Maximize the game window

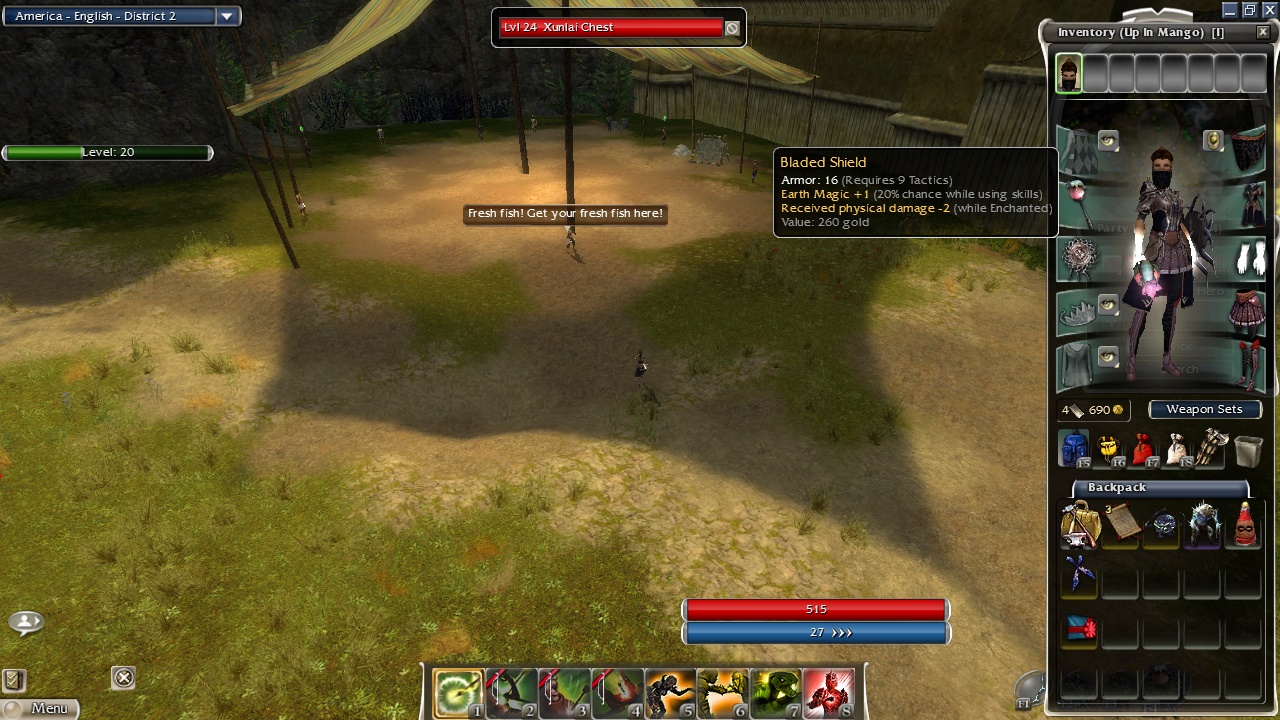click(x=1249, y=10)
